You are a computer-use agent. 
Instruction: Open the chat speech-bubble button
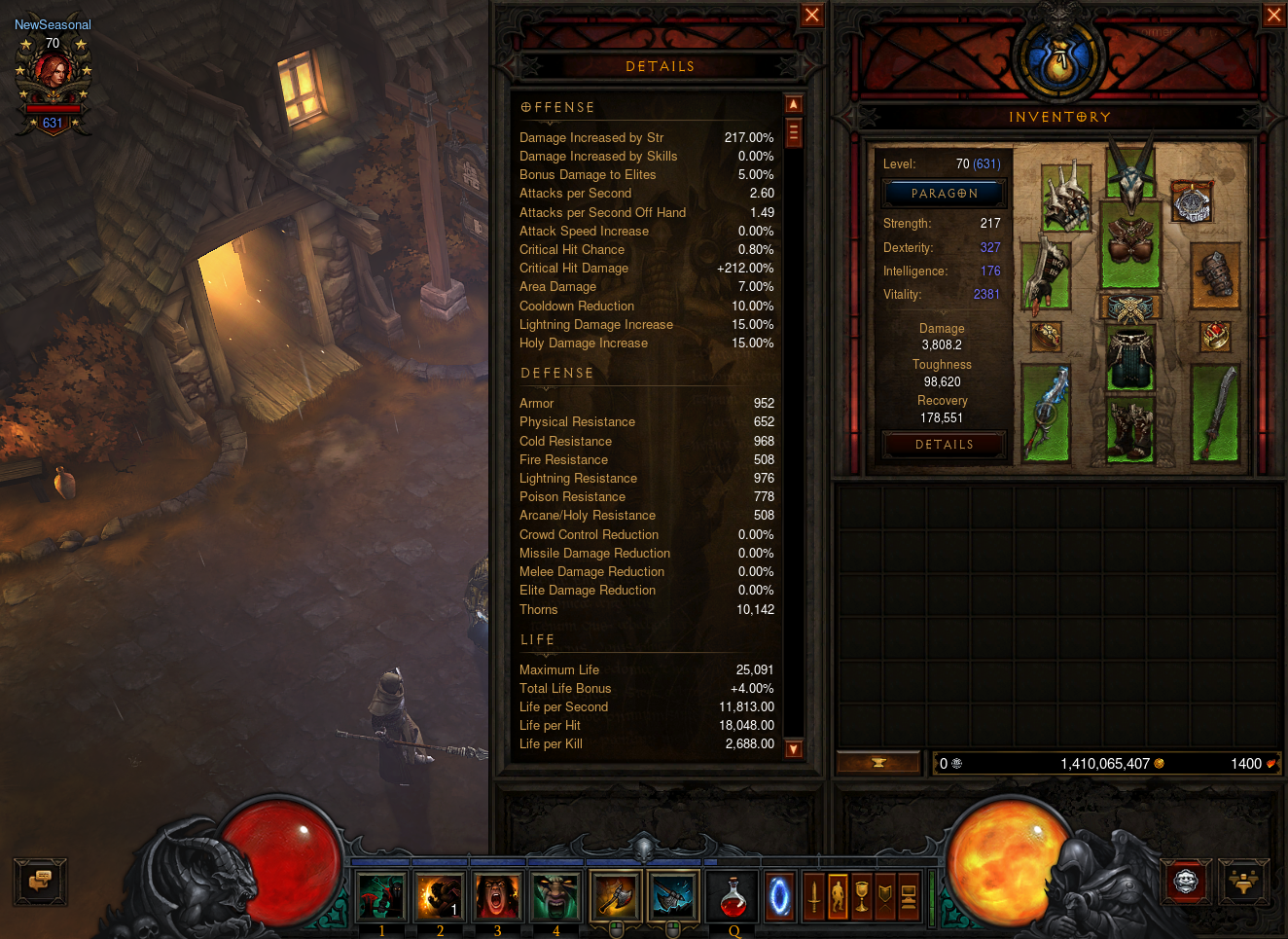coord(40,881)
